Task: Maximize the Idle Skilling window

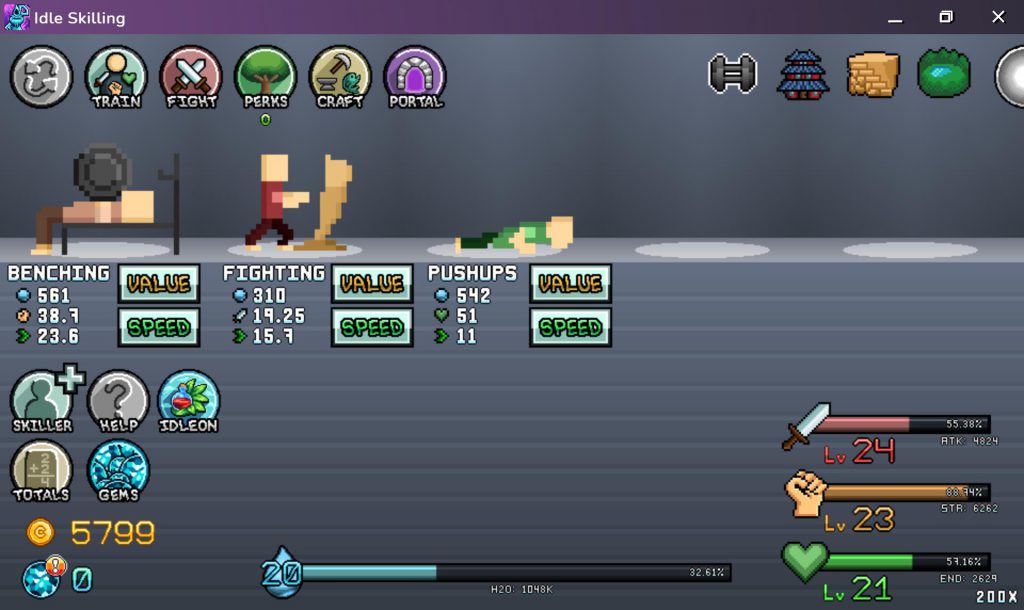Action: [946, 17]
